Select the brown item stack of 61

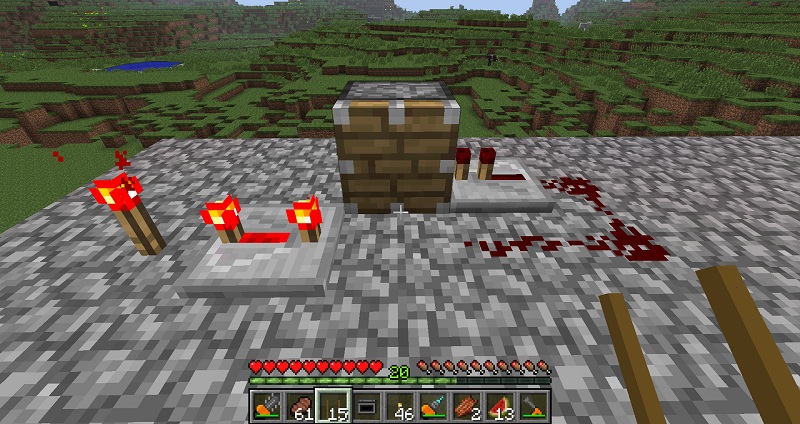coord(300,405)
